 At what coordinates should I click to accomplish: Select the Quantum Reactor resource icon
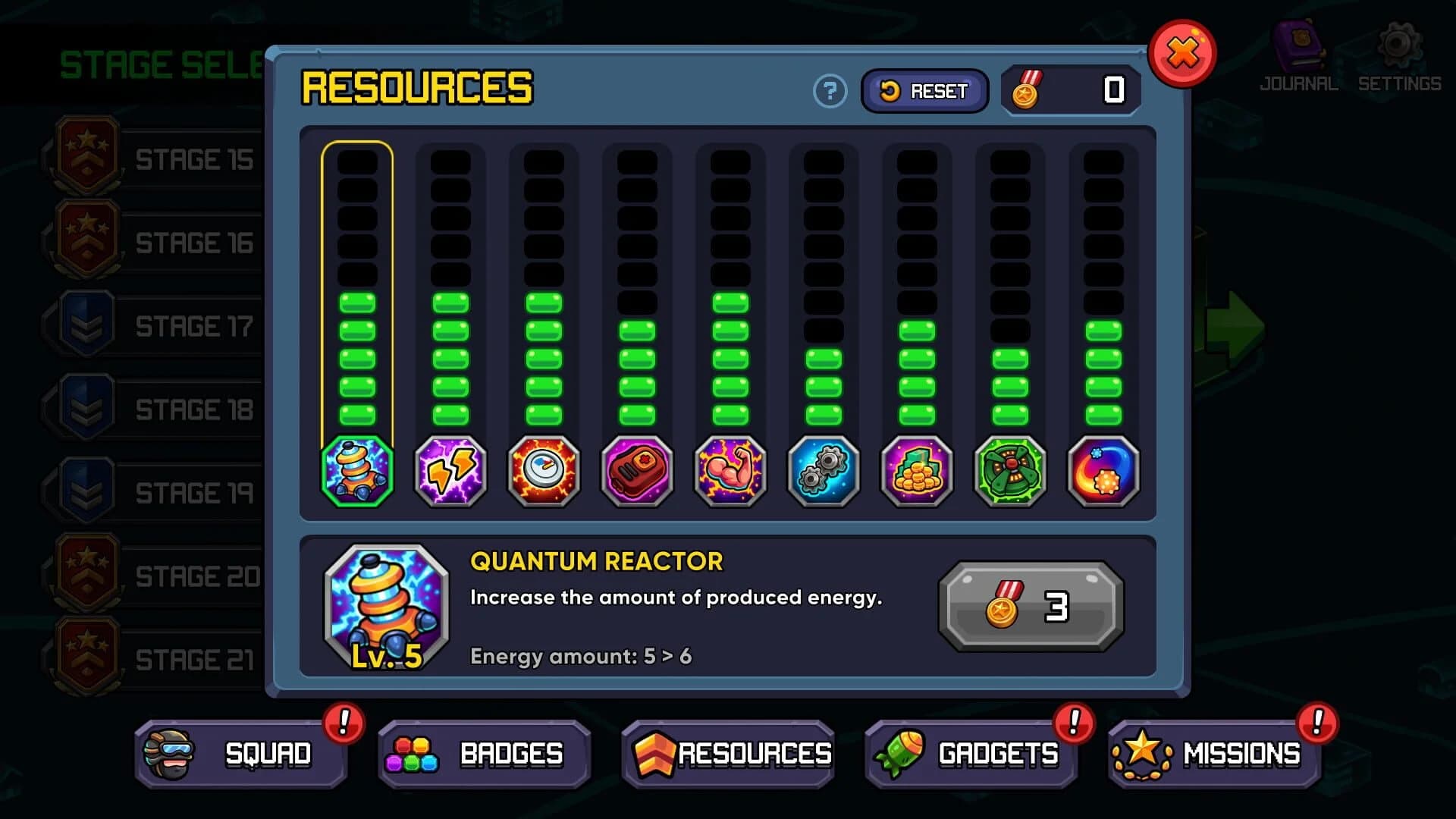356,472
